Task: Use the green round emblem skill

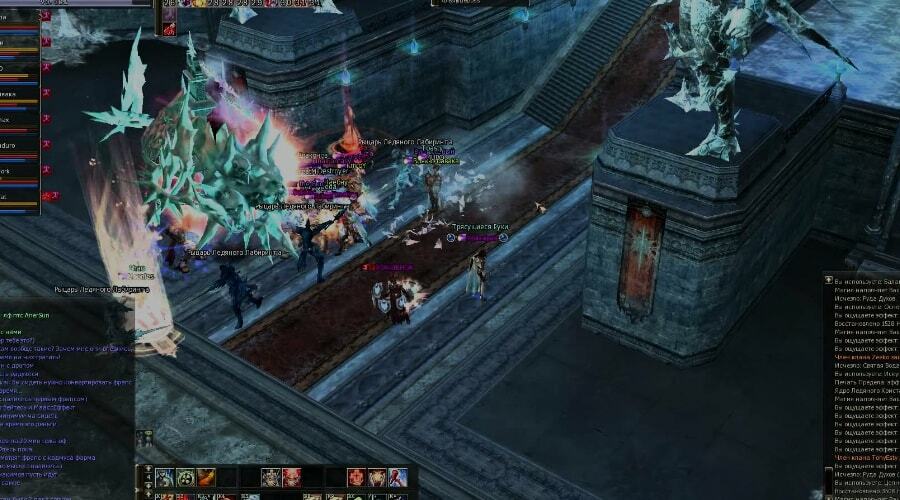Action: click(x=185, y=477)
